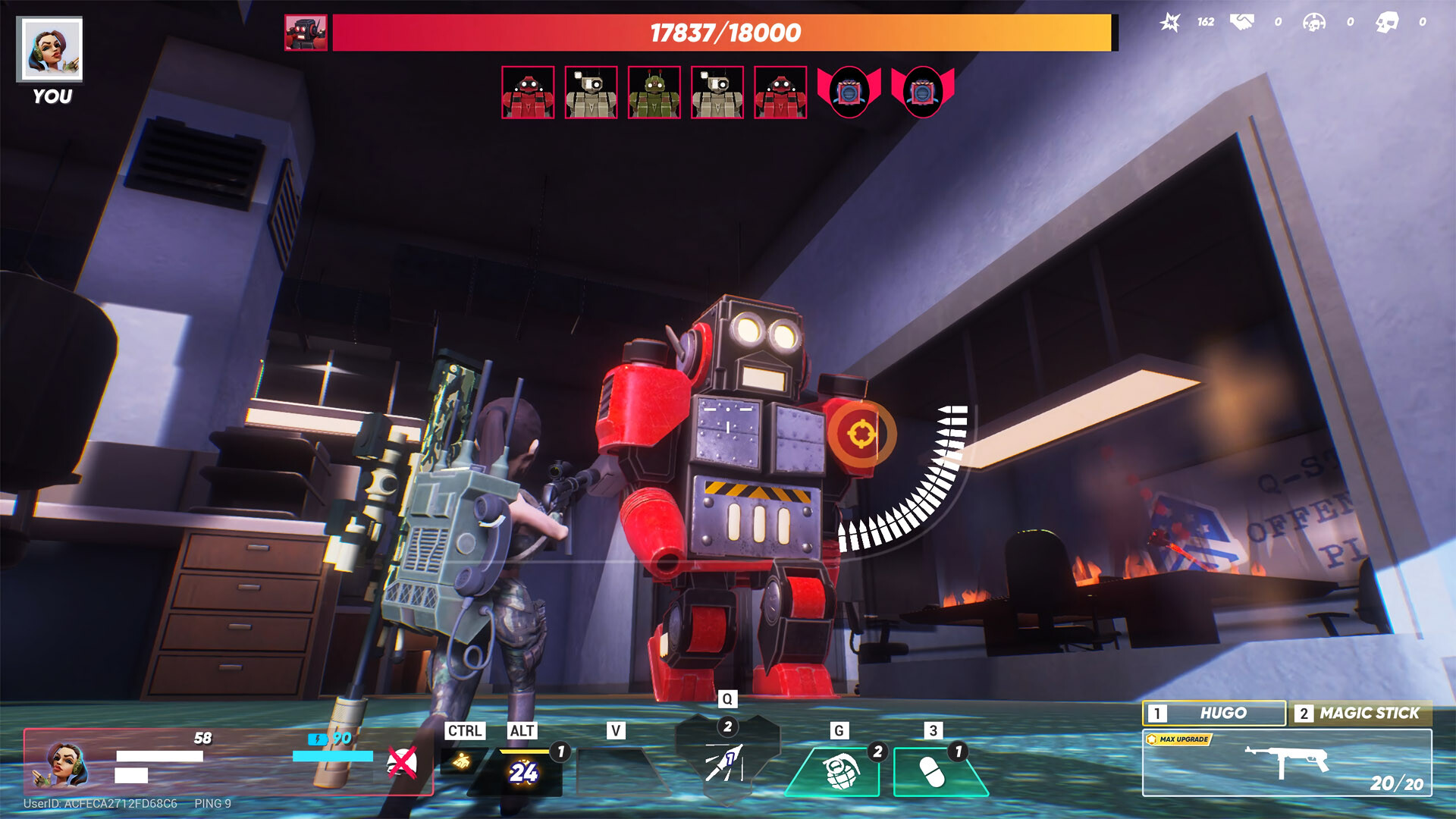
Task: Open the HUGO weapon slot 1
Action: pos(1212,714)
